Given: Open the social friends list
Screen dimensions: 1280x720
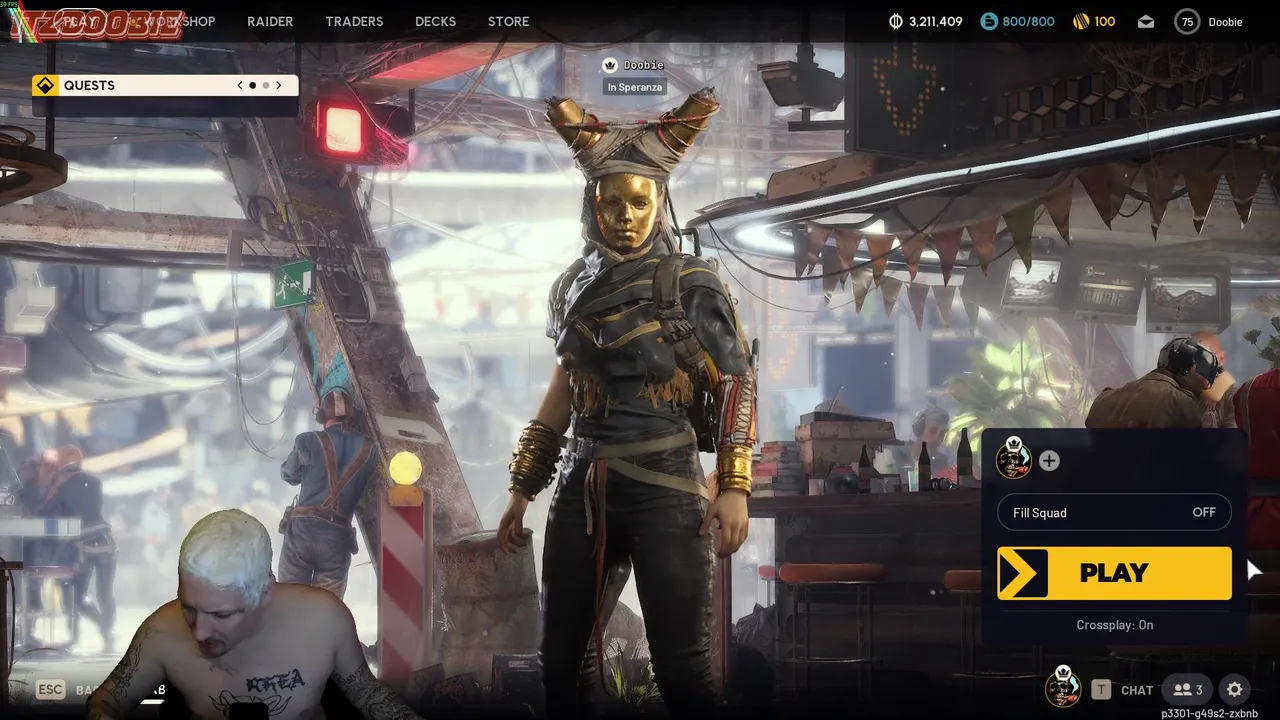Looking at the screenshot, I should pos(1187,690).
